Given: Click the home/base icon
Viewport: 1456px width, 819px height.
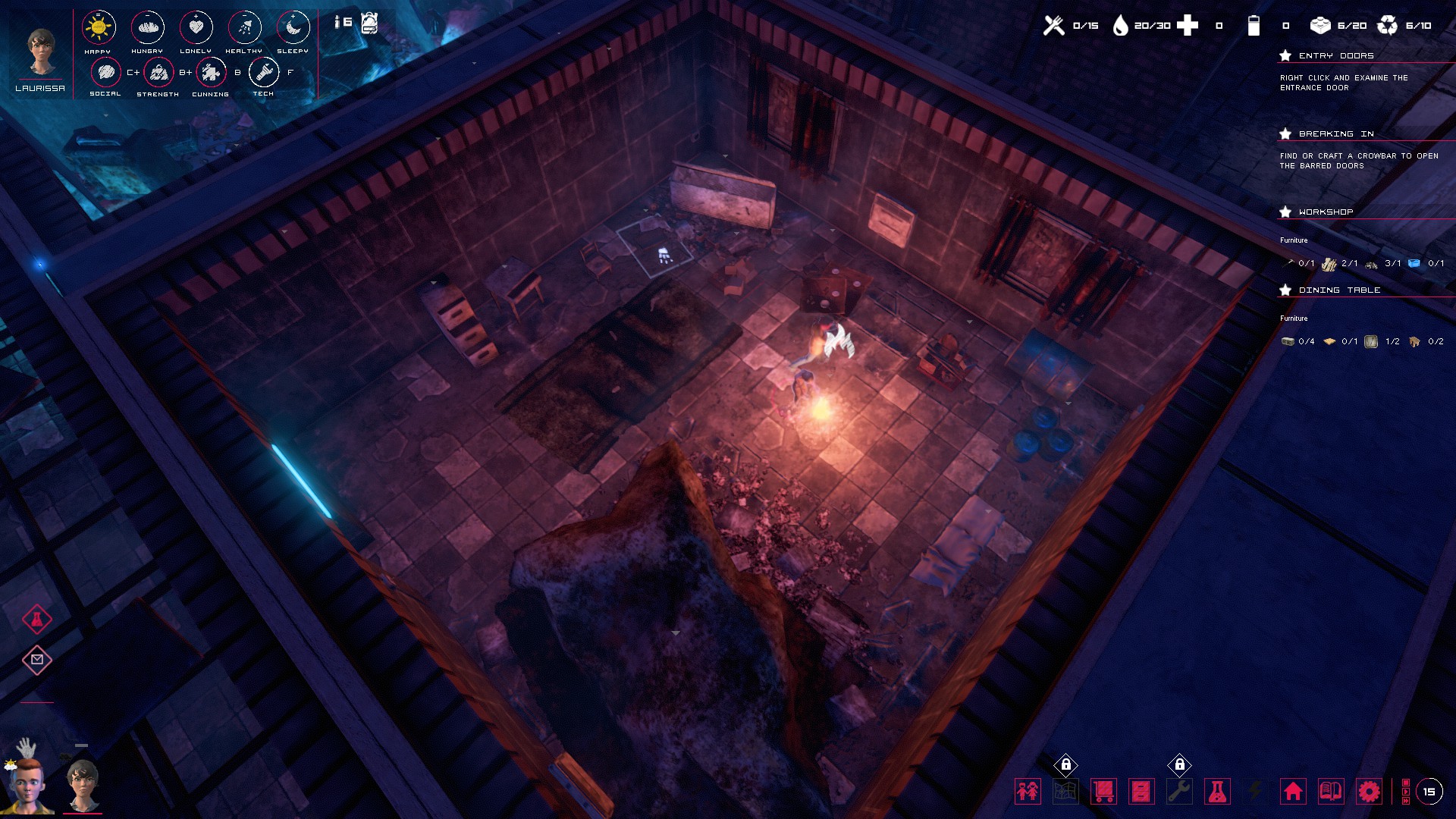Looking at the screenshot, I should click(x=1293, y=791).
